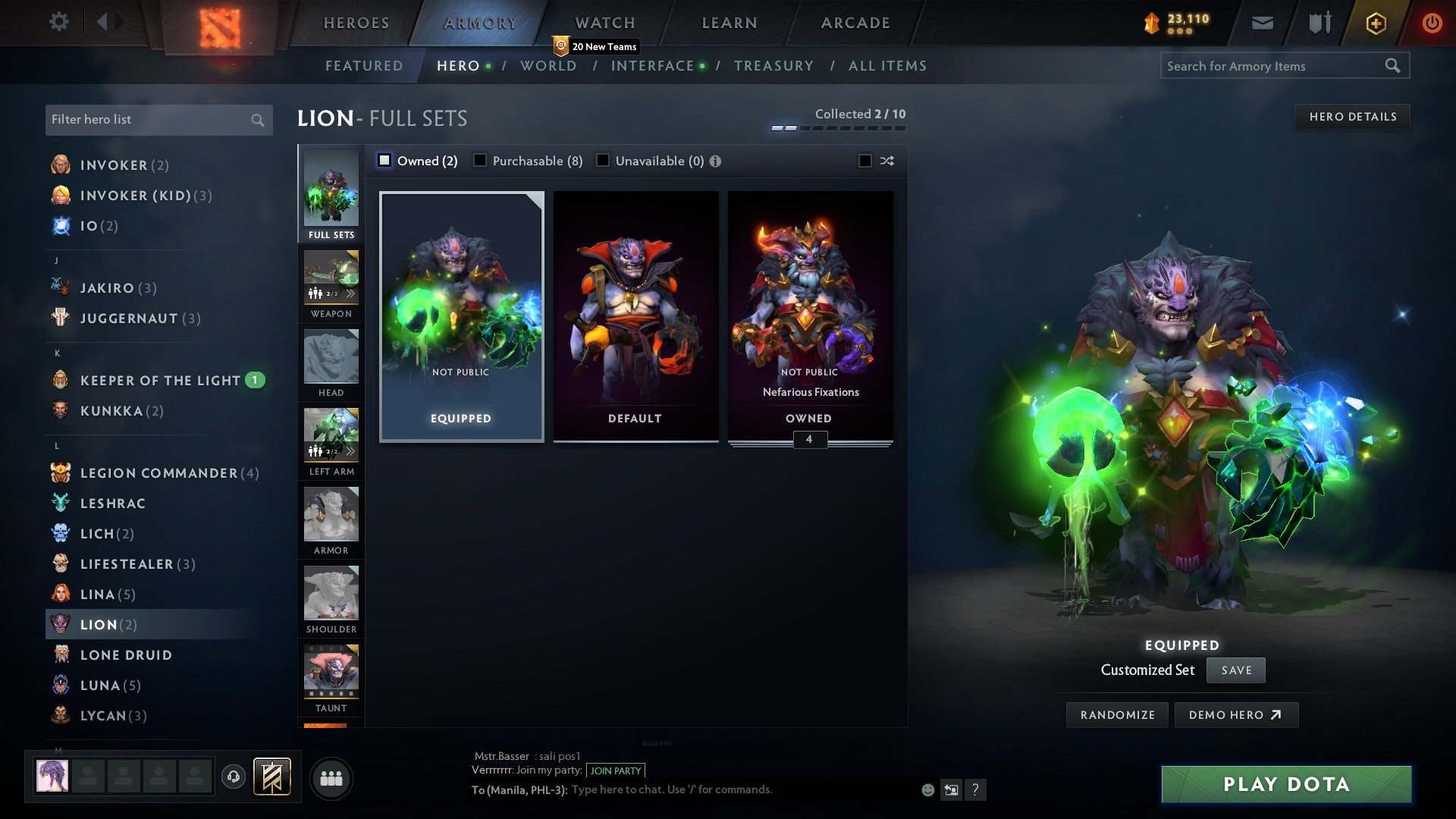Expand the Left Arm styles chevron

[351, 450]
